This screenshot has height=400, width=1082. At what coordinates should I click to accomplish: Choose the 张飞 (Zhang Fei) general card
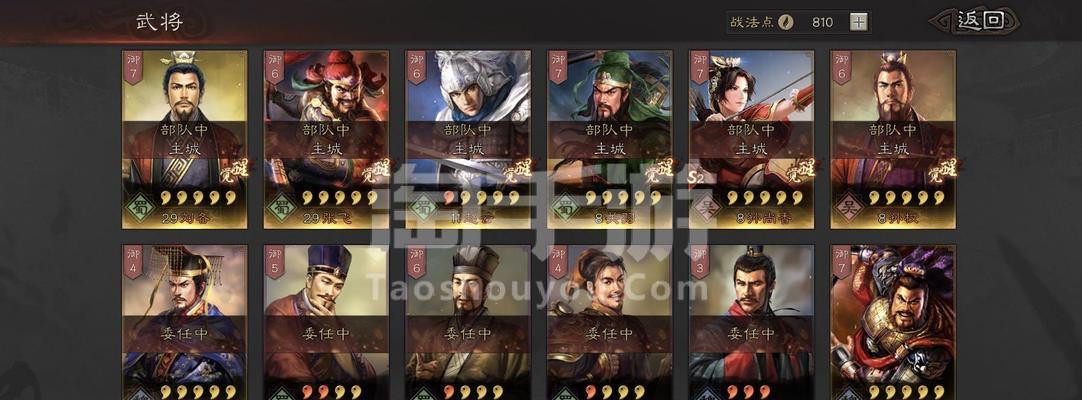(x=326, y=140)
